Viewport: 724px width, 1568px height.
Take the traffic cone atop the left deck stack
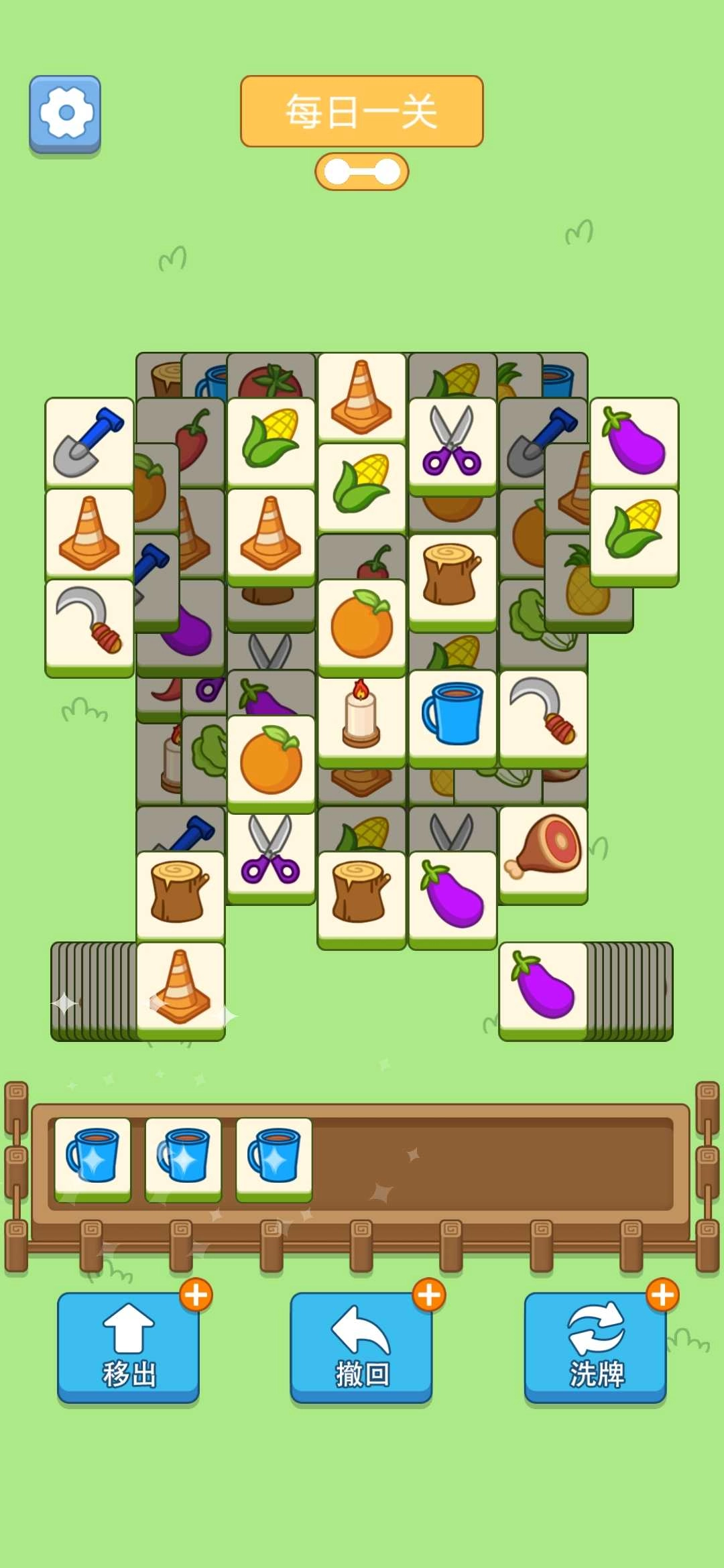point(180,988)
